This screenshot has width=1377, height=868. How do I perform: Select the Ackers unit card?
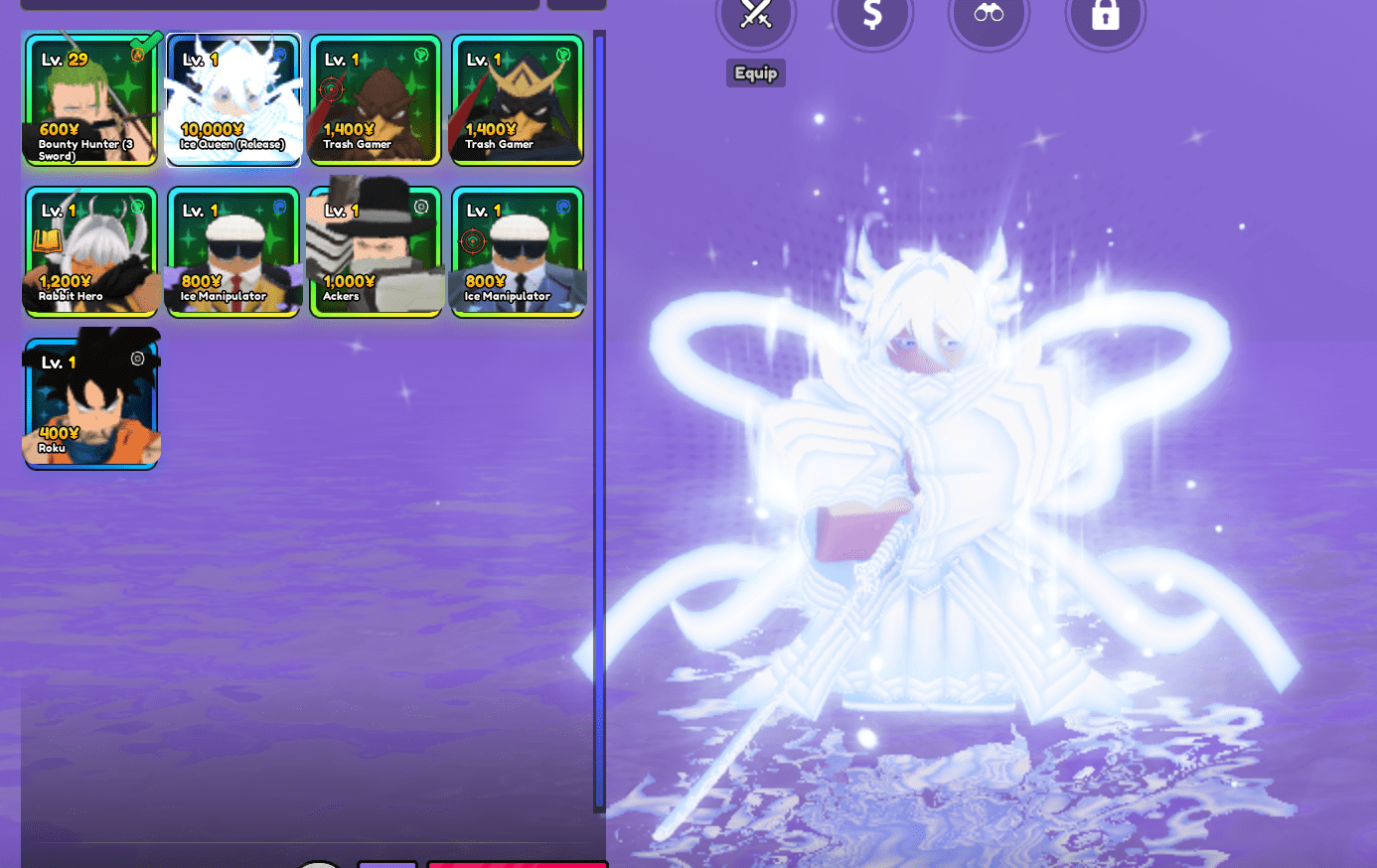click(x=375, y=250)
